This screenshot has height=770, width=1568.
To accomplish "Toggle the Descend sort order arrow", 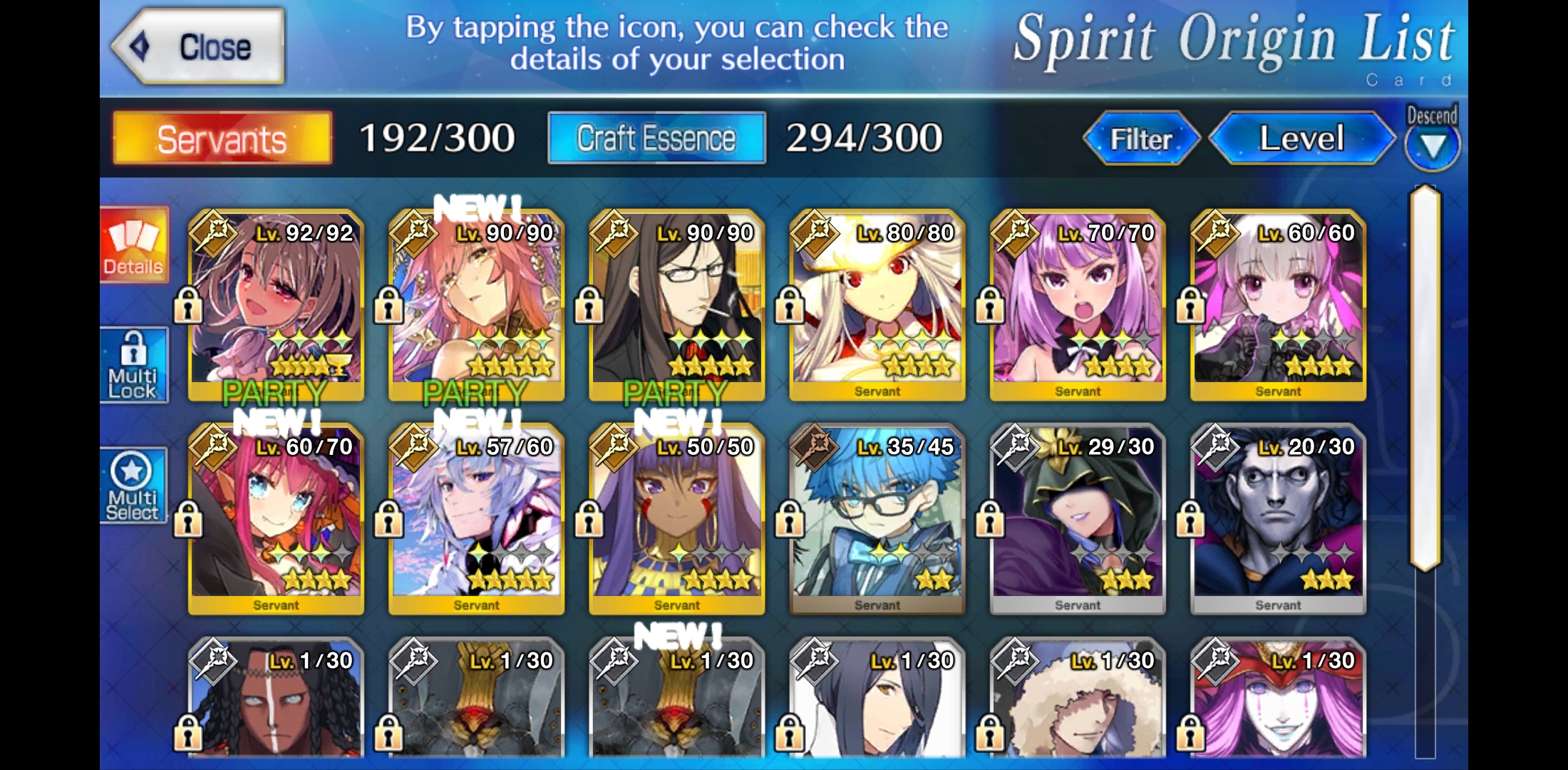I will tap(1432, 145).
